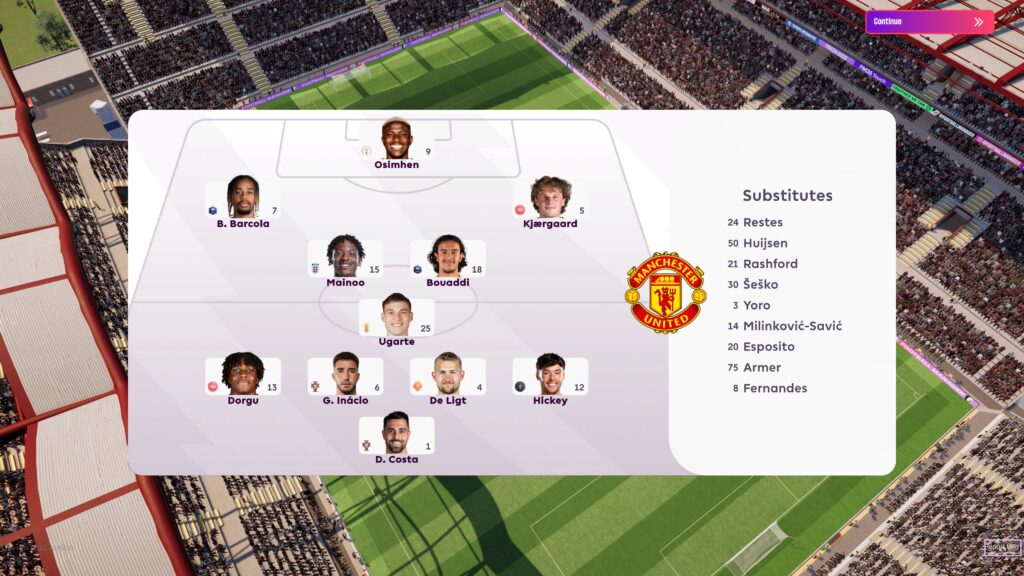Select midfielder Bouaddi's card
1024x576 pixels.
pos(447,258)
